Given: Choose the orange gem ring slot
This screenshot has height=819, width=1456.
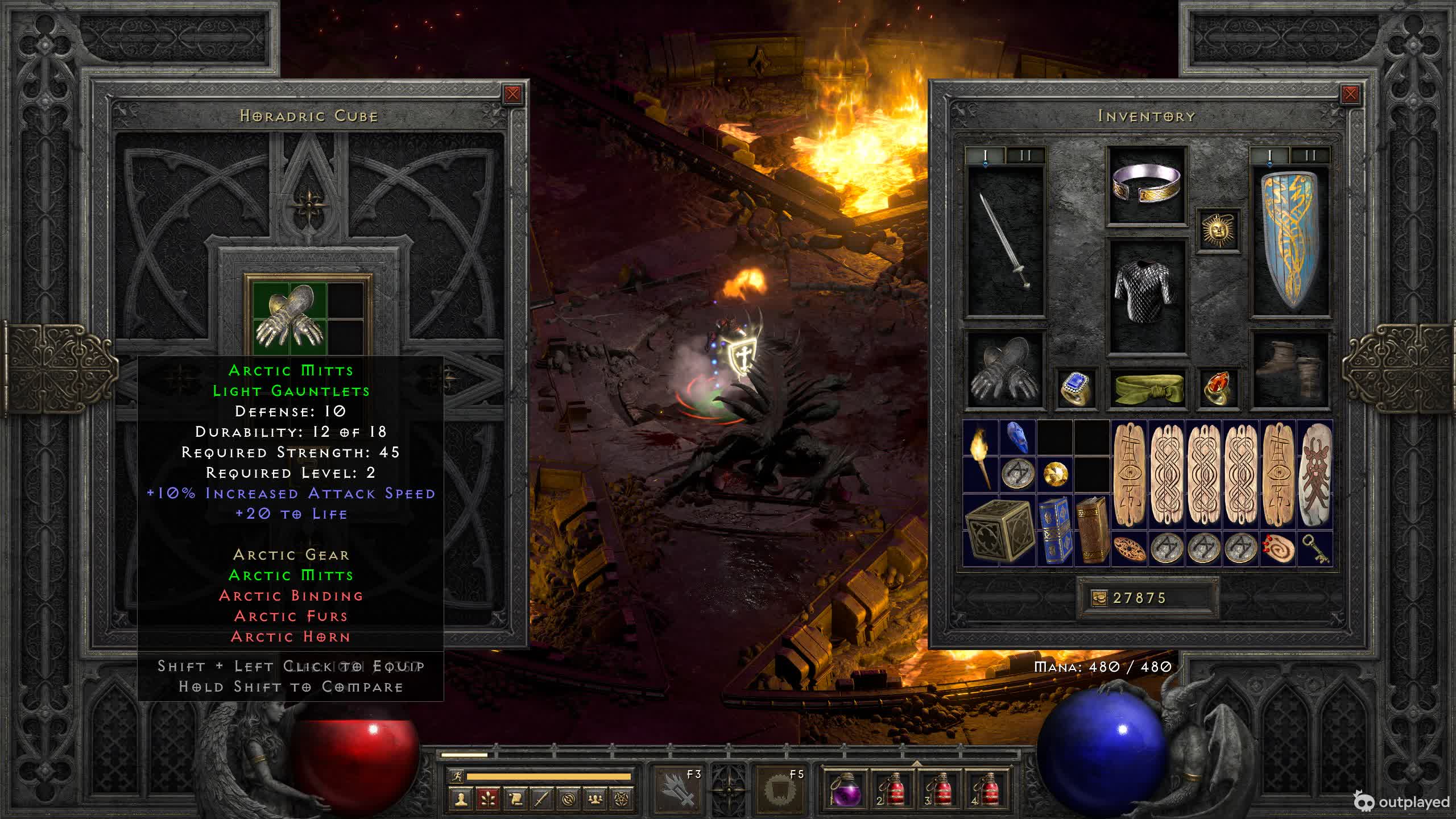Looking at the screenshot, I should tap(1218, 388).
